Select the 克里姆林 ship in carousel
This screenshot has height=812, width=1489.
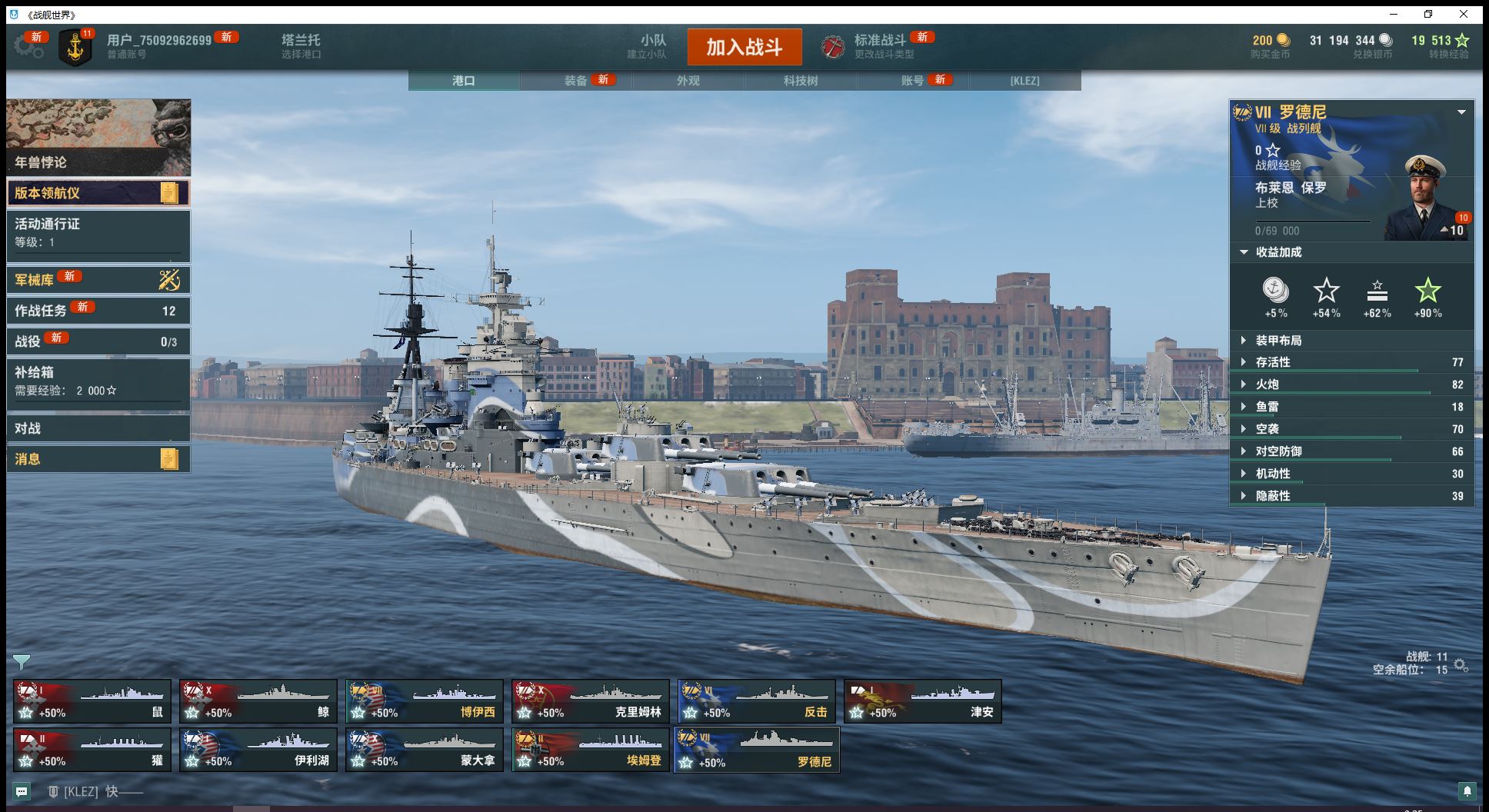tap(591, 701)
